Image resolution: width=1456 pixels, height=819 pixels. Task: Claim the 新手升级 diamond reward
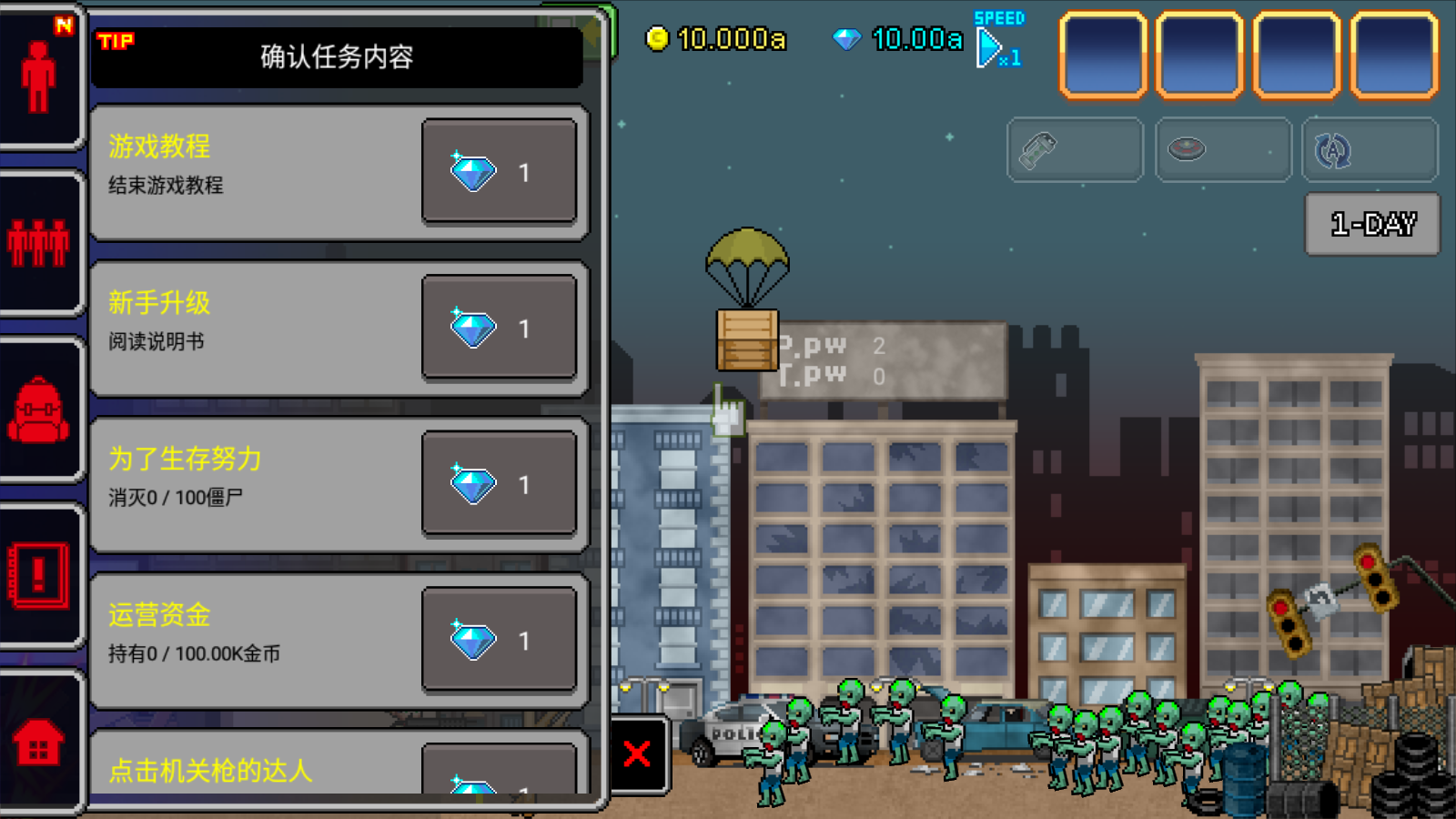click(499, 328)
